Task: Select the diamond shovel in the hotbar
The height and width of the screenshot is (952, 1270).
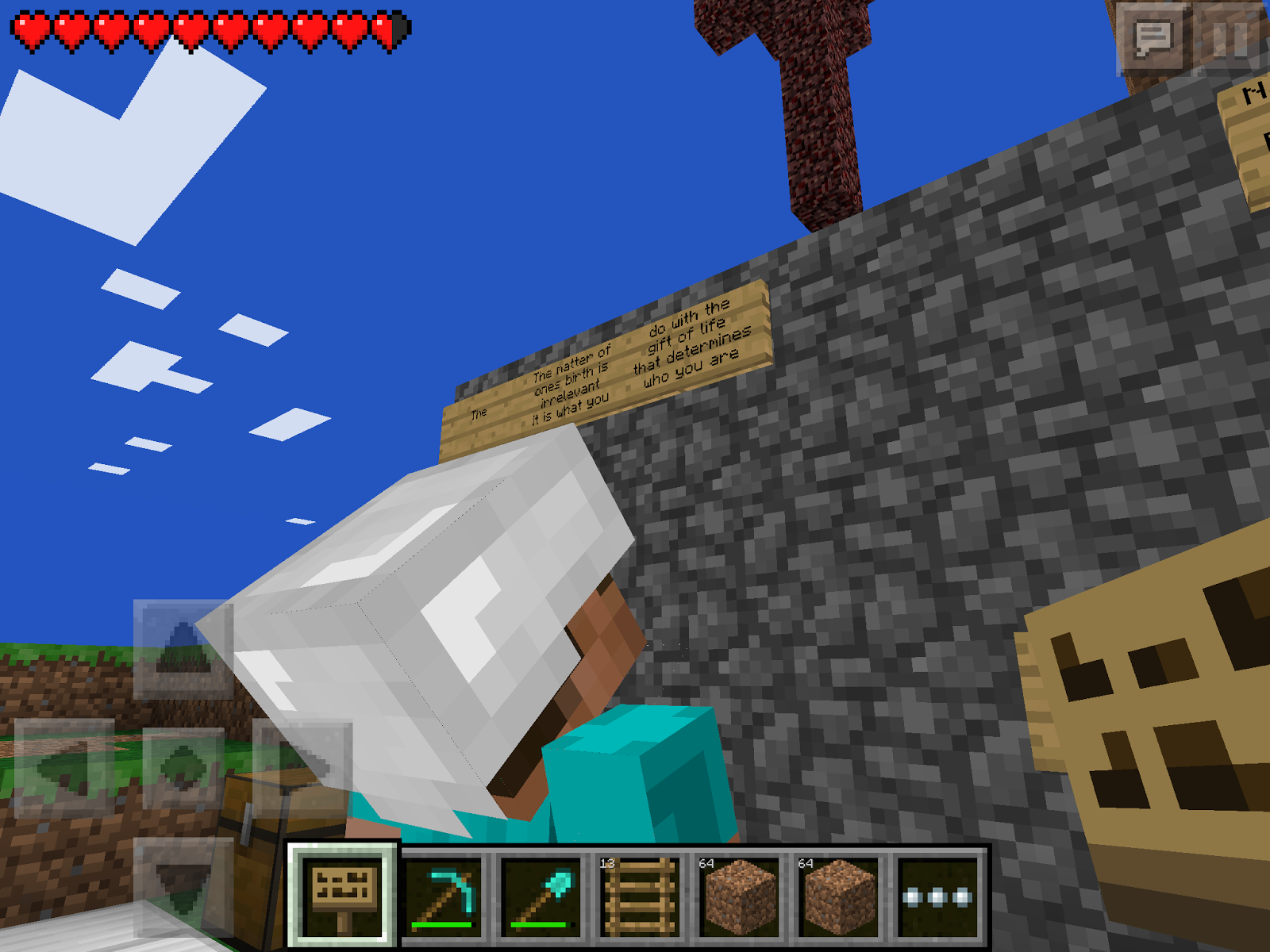Action: (540, 896)
